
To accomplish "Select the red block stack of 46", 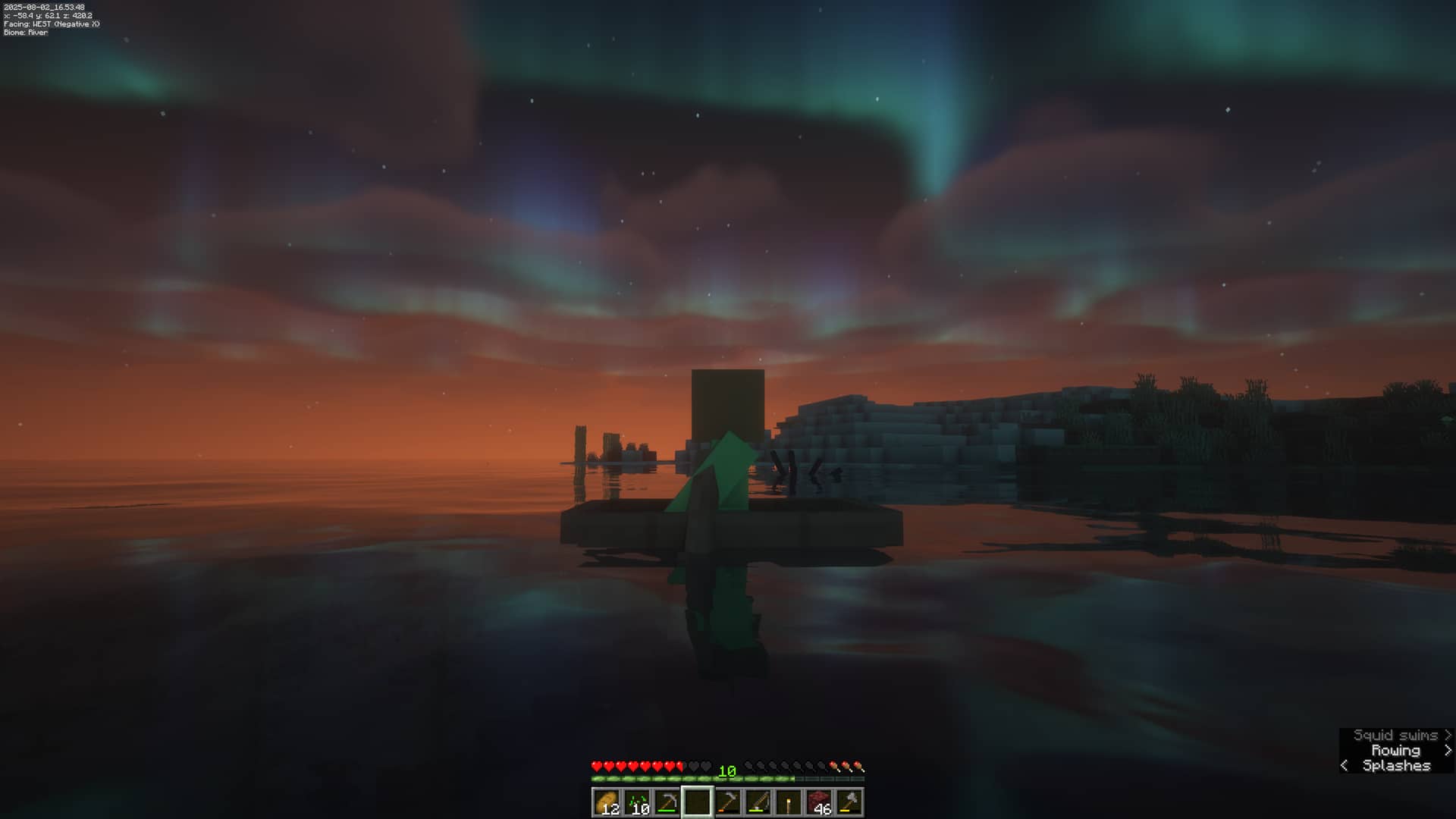I will 819,802.
